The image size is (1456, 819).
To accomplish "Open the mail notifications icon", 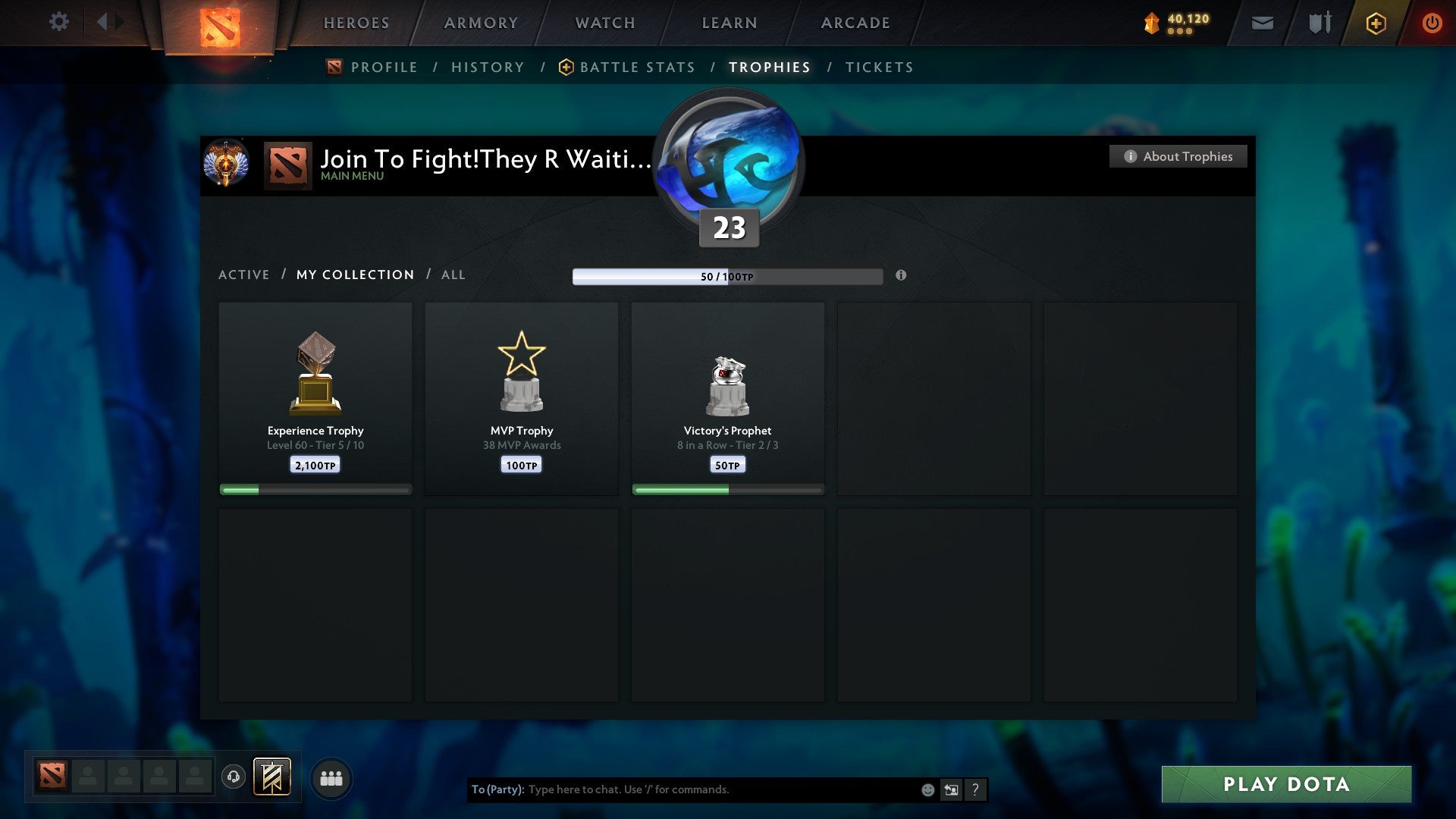I will point(1261,23).
